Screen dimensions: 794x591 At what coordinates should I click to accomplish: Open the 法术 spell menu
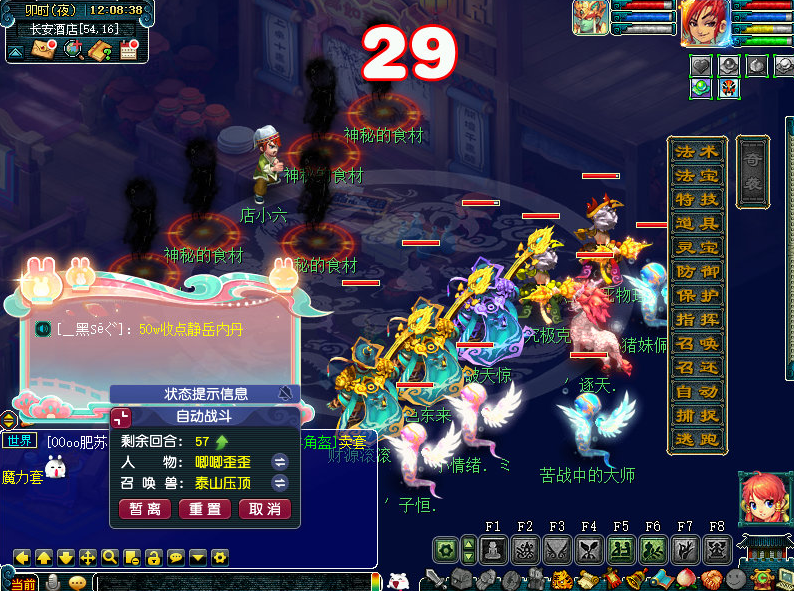tap(696, 152)
